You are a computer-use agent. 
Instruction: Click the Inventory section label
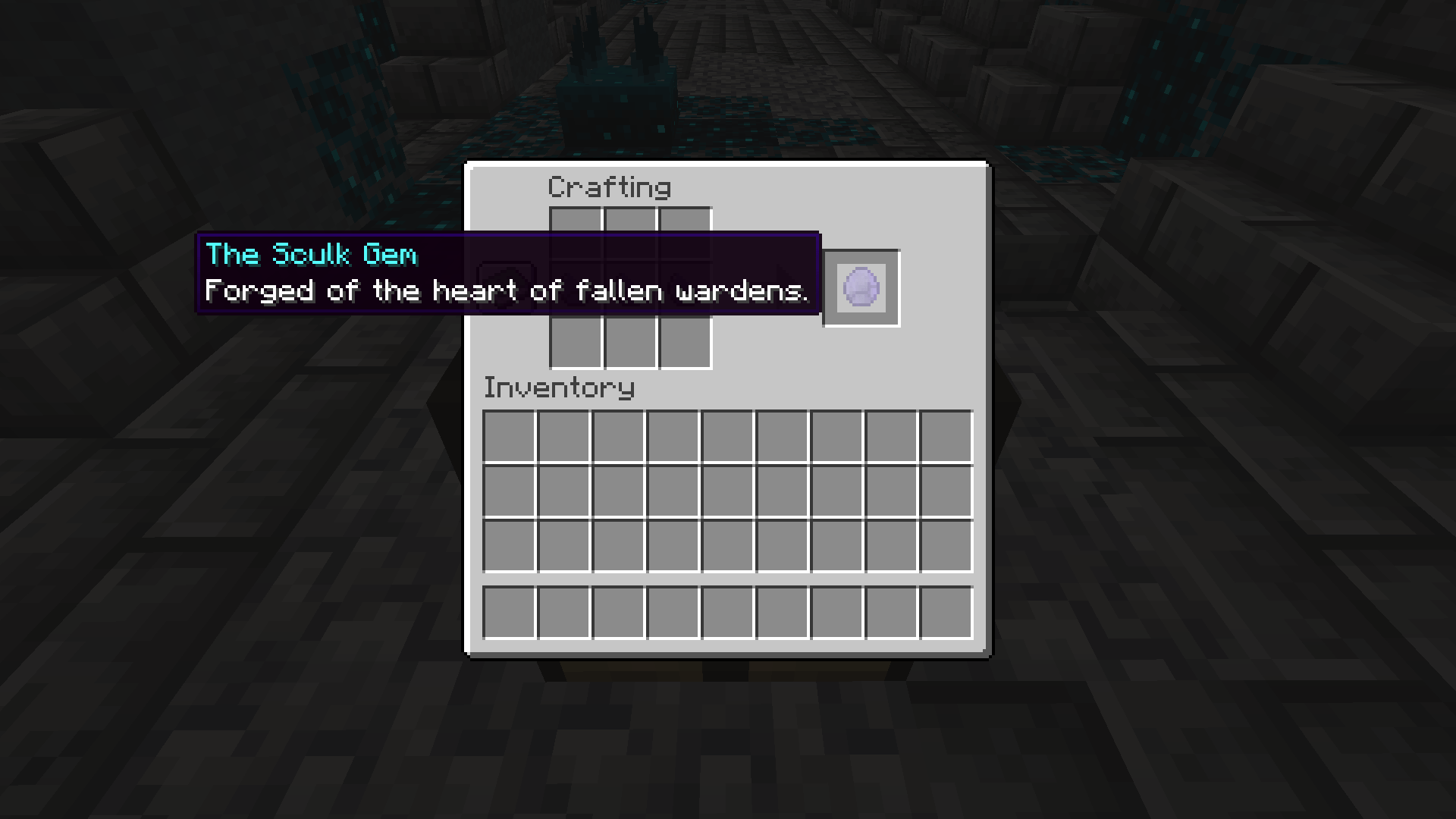(x=559, y=388)
